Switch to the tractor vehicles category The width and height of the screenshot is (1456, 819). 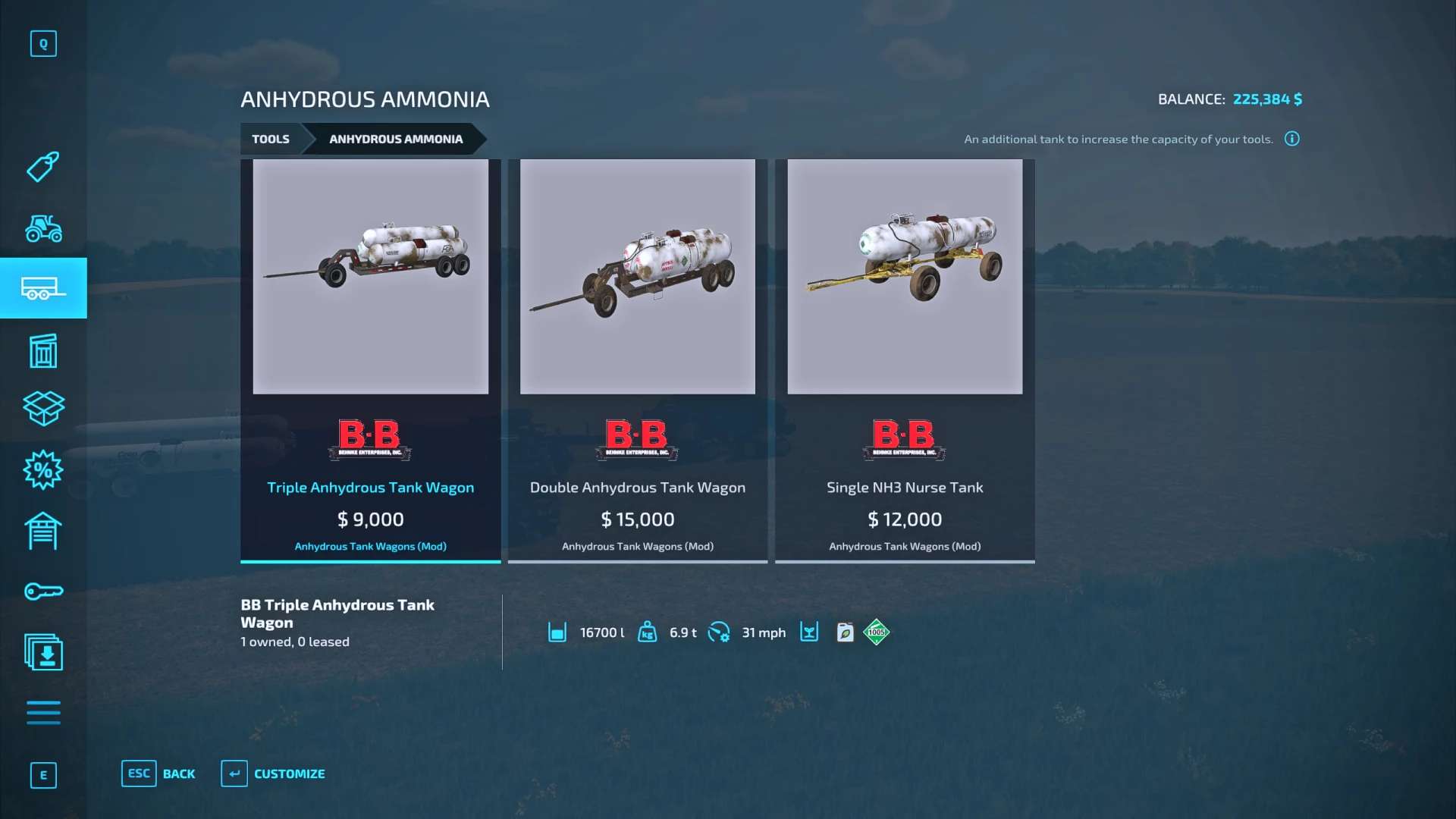tap(43, 228)
